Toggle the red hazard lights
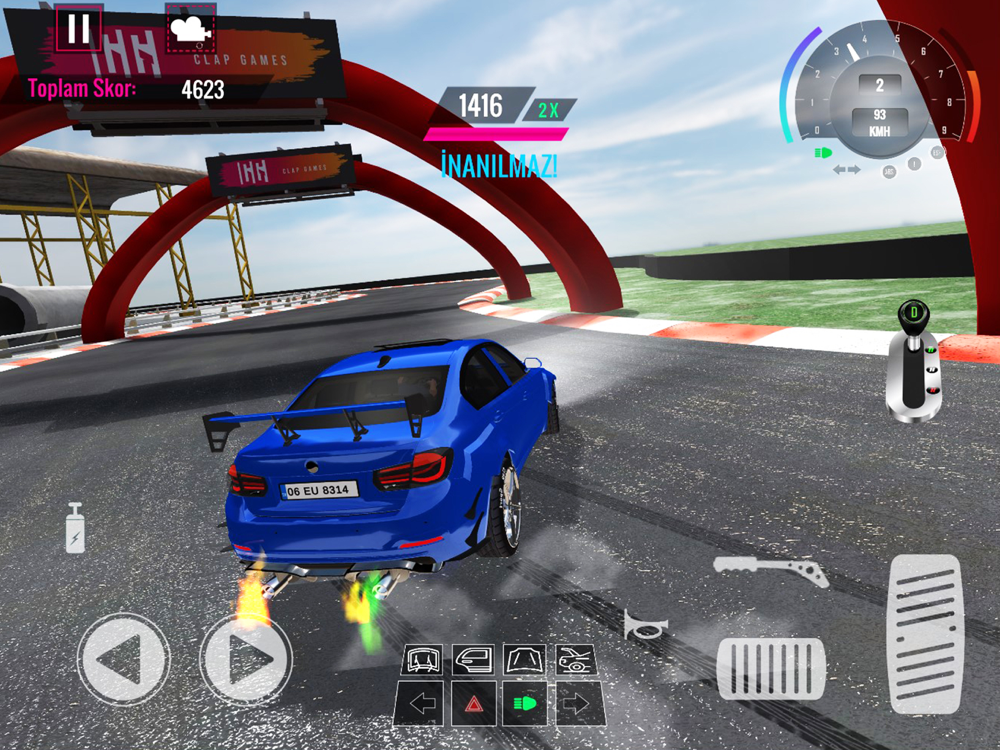Screen dimensions: 1000x750 pyautogui.click(x=474, y=703)
